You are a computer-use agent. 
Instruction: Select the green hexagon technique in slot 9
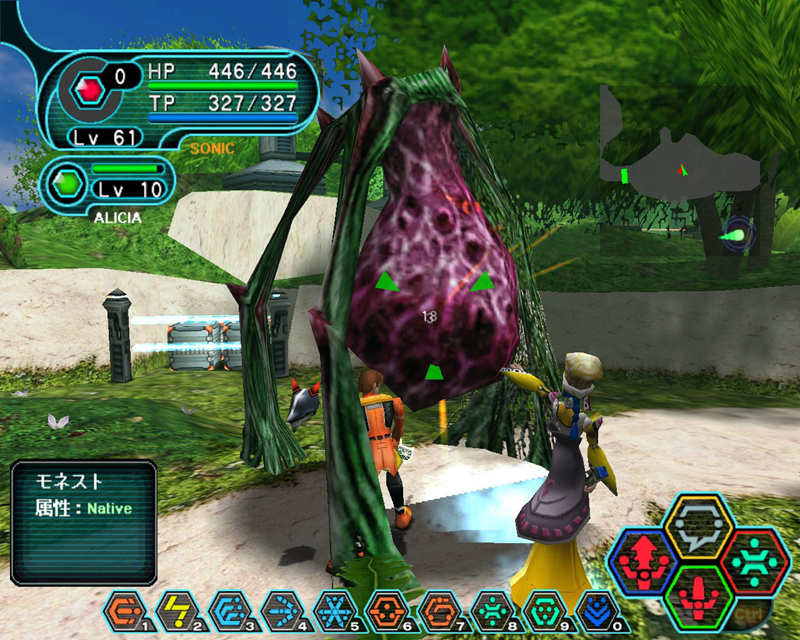[540, 608]
